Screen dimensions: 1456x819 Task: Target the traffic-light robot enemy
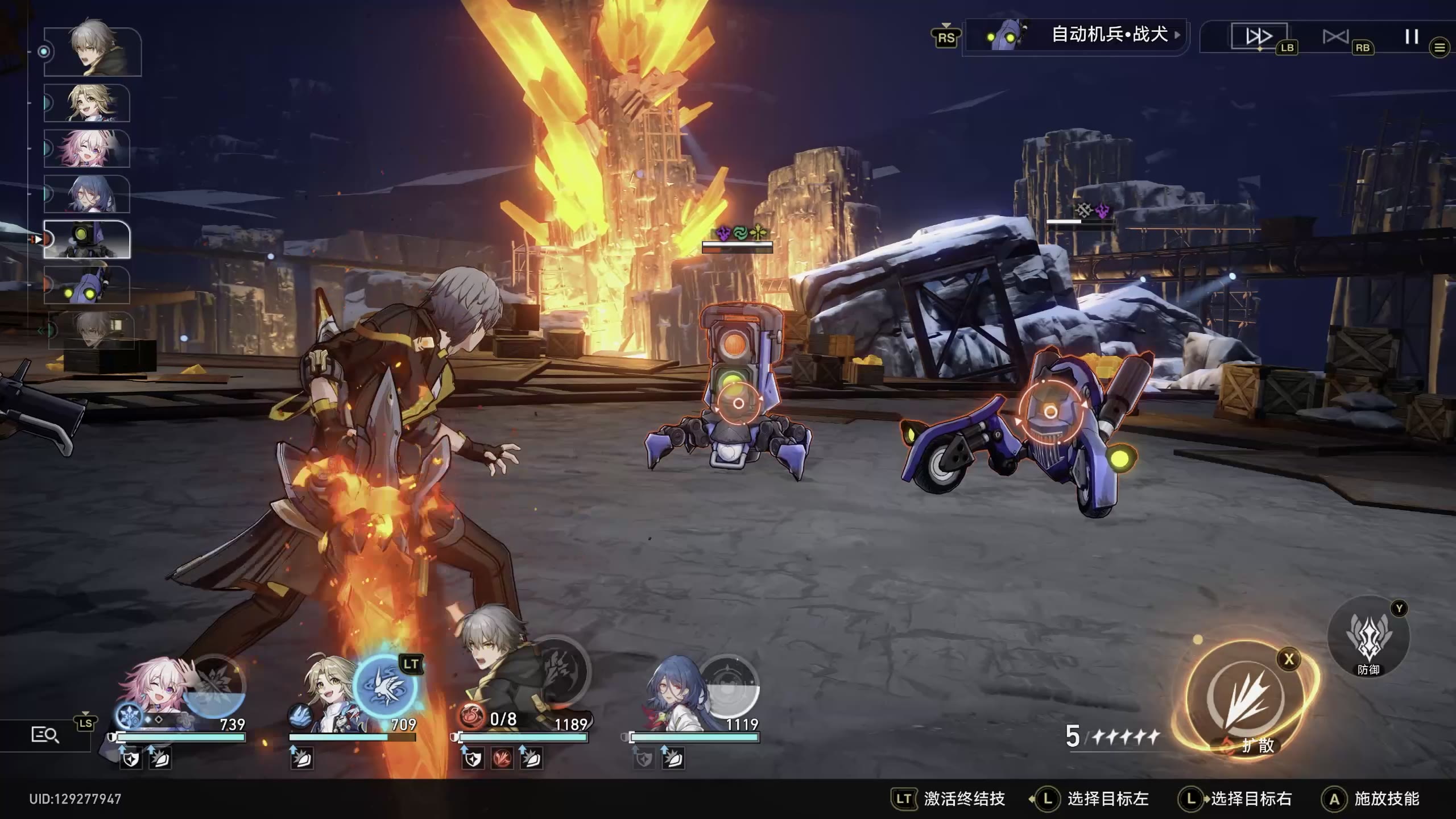pyautogui.click(x=738, y=403)
